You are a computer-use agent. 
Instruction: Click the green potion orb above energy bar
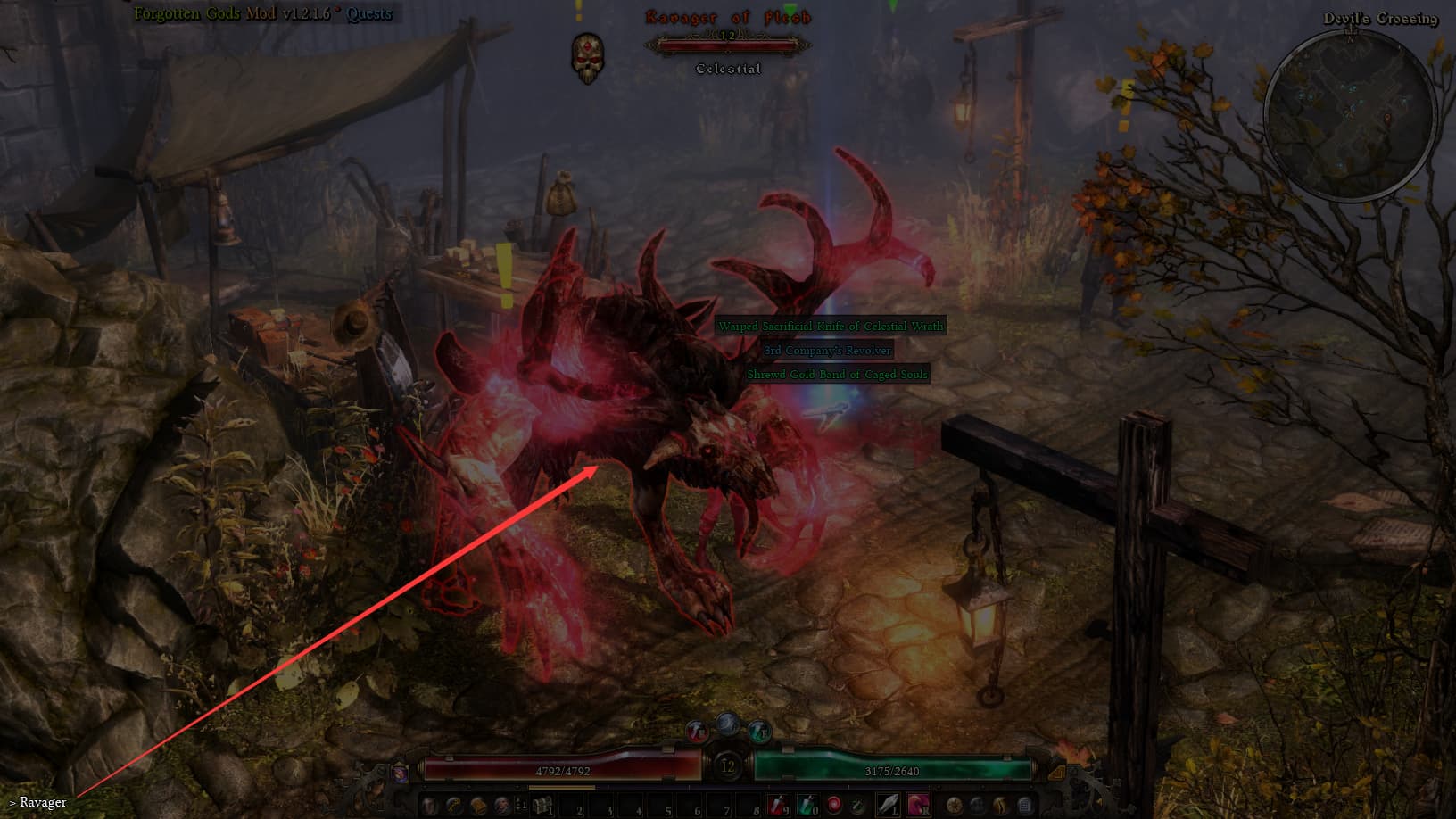point(758,731)
